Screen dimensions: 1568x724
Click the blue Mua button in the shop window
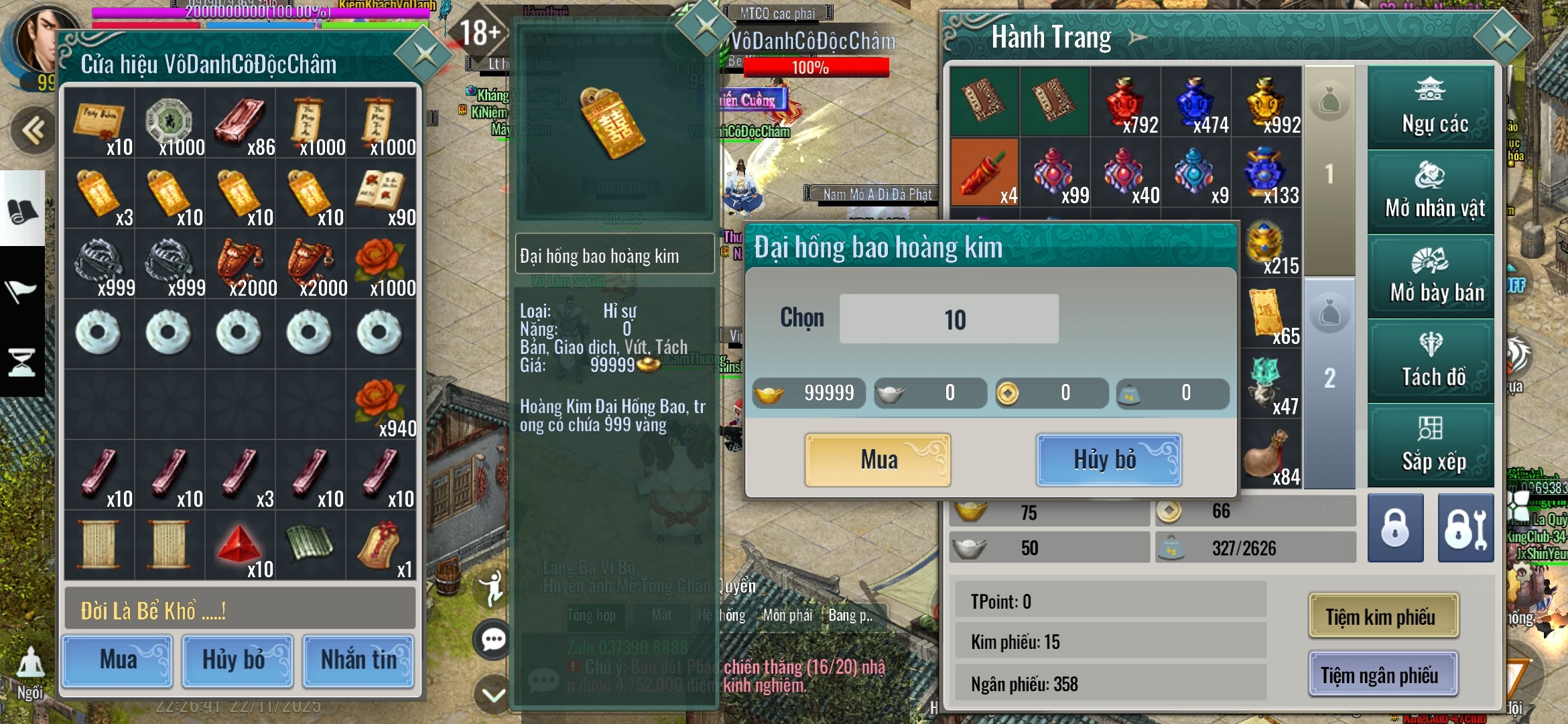coord(118,661)
